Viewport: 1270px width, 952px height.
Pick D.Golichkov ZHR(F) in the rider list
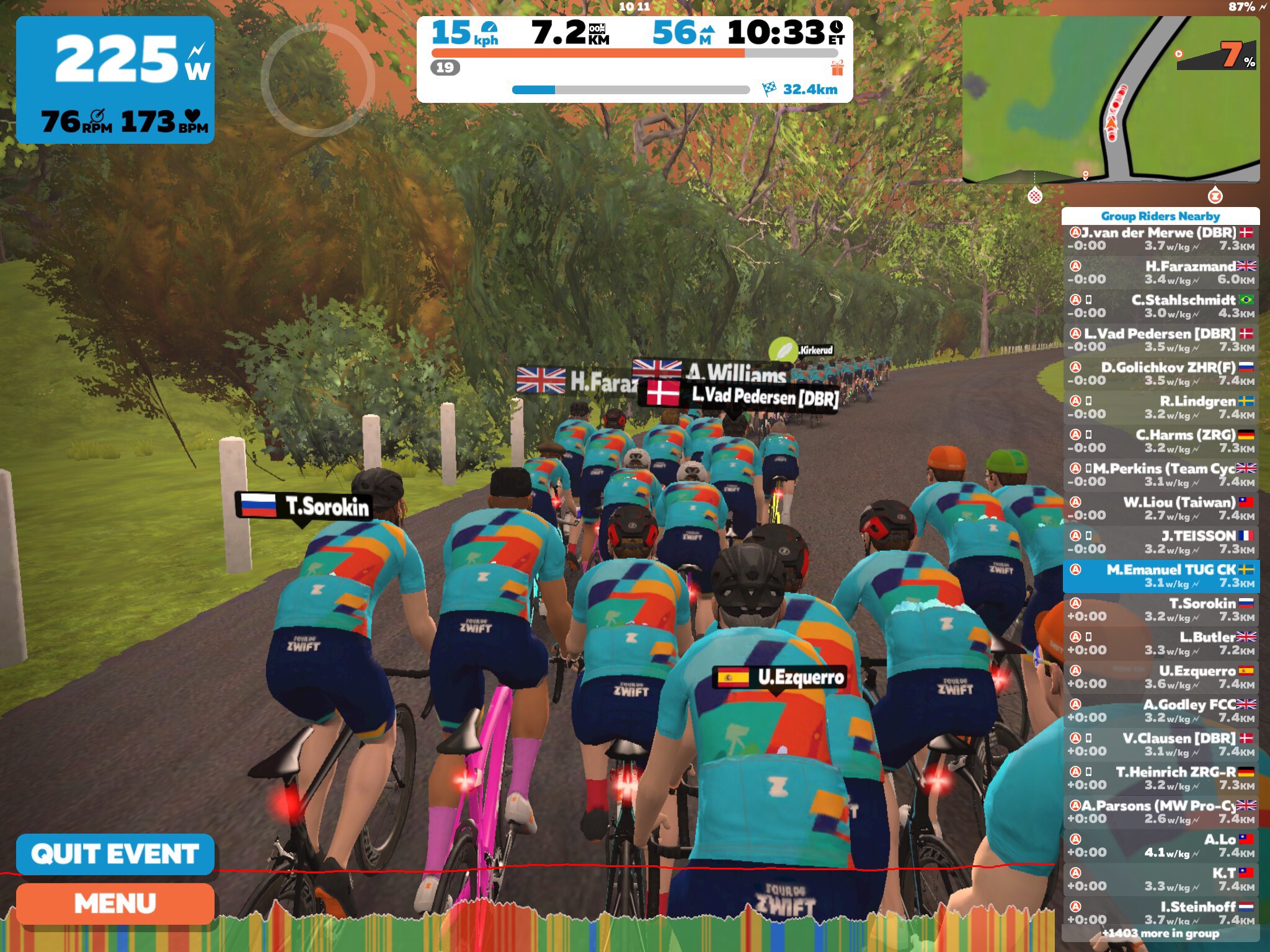[1161, 374]
